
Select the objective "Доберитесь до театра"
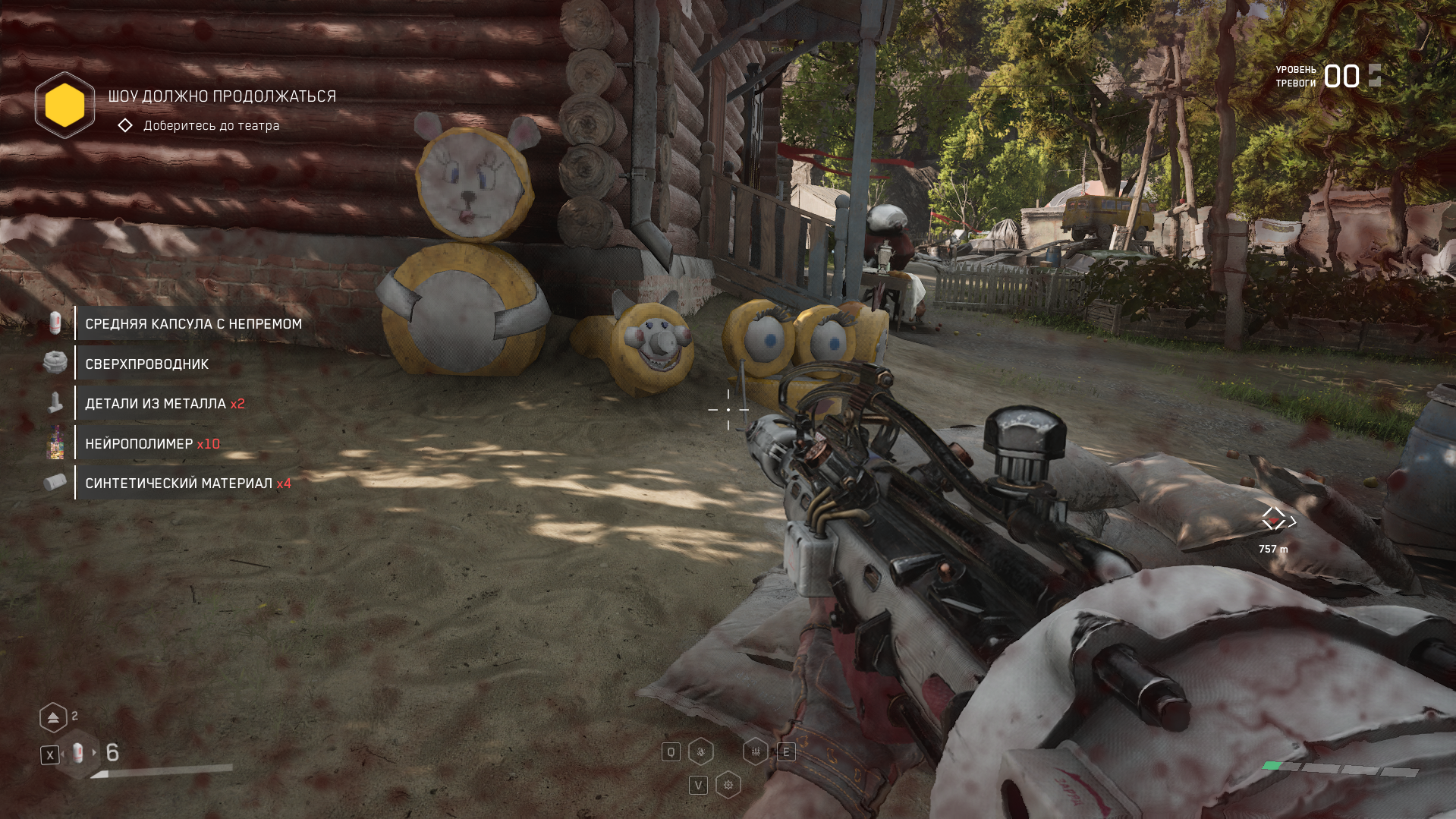click(x=211, y=126)
